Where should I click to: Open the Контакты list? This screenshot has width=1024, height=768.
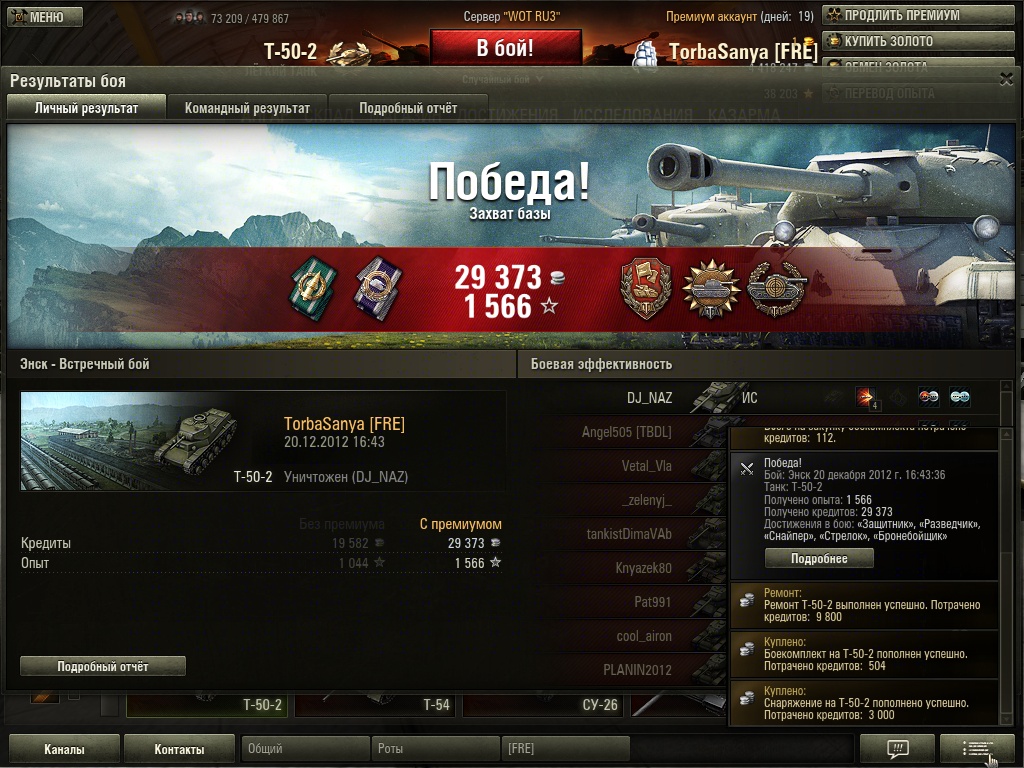[x=180, y=749]
